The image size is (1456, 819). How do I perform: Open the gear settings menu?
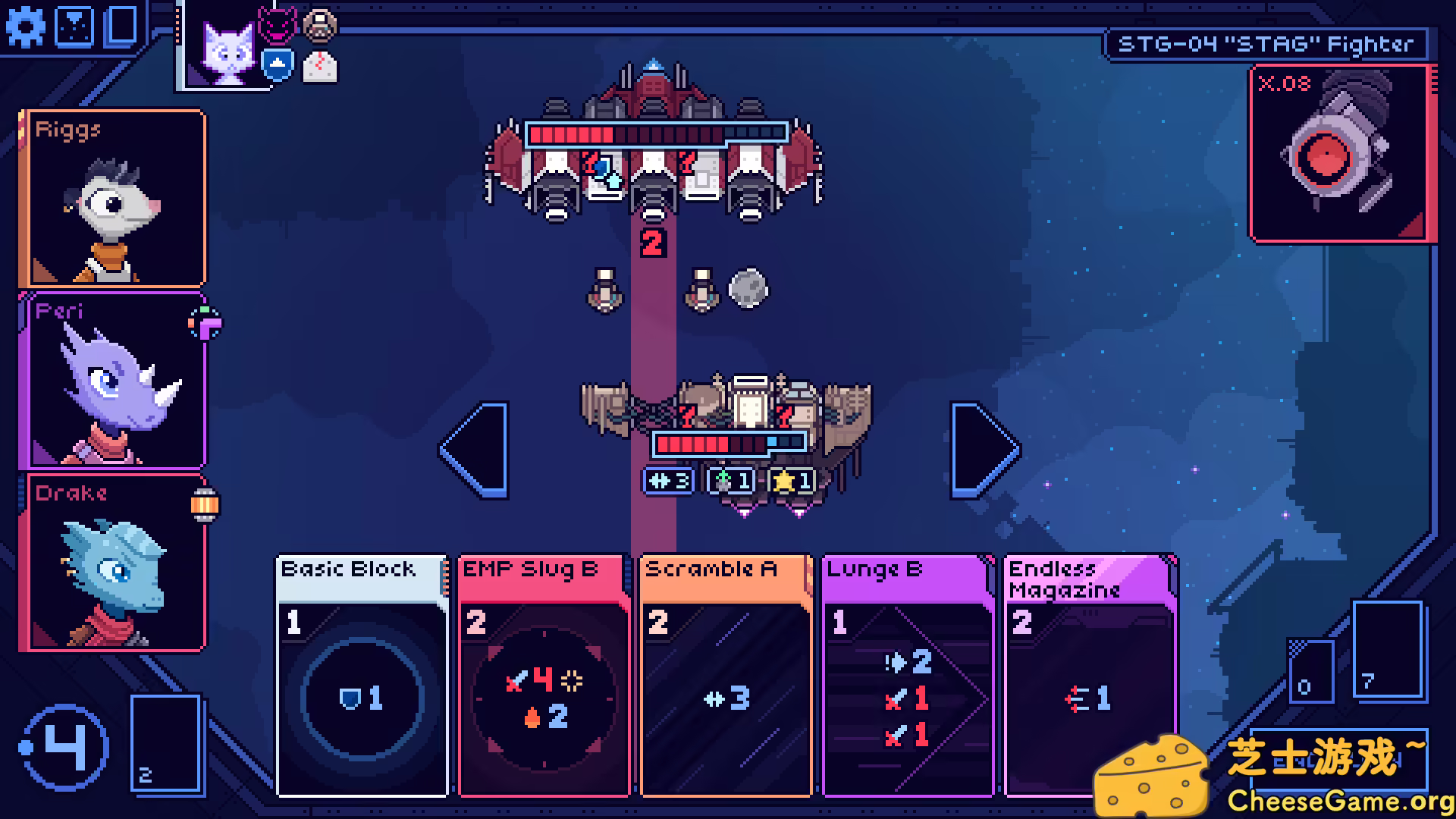point(26,27)
